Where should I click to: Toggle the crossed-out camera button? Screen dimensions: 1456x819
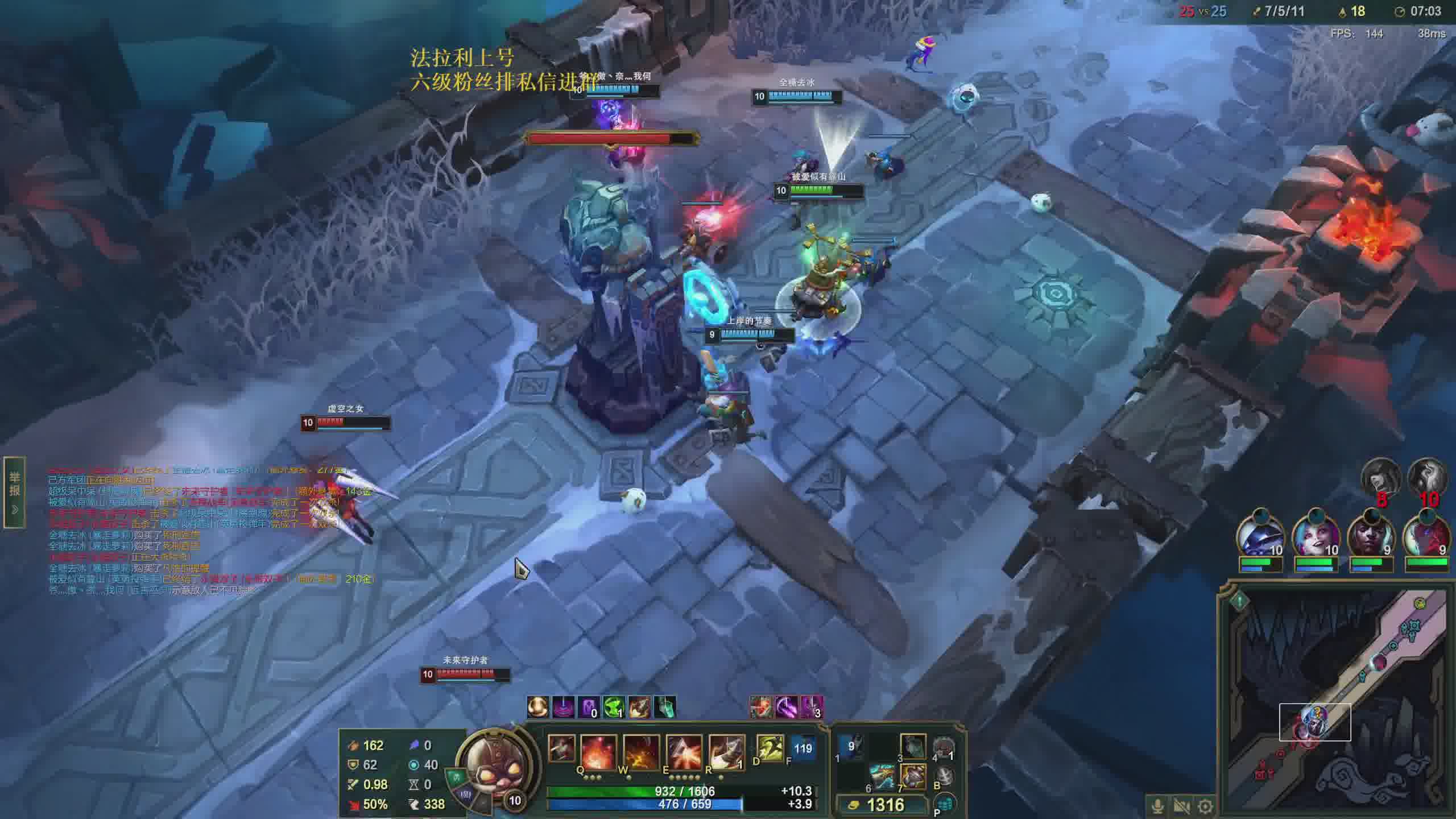click(1181, 806)
